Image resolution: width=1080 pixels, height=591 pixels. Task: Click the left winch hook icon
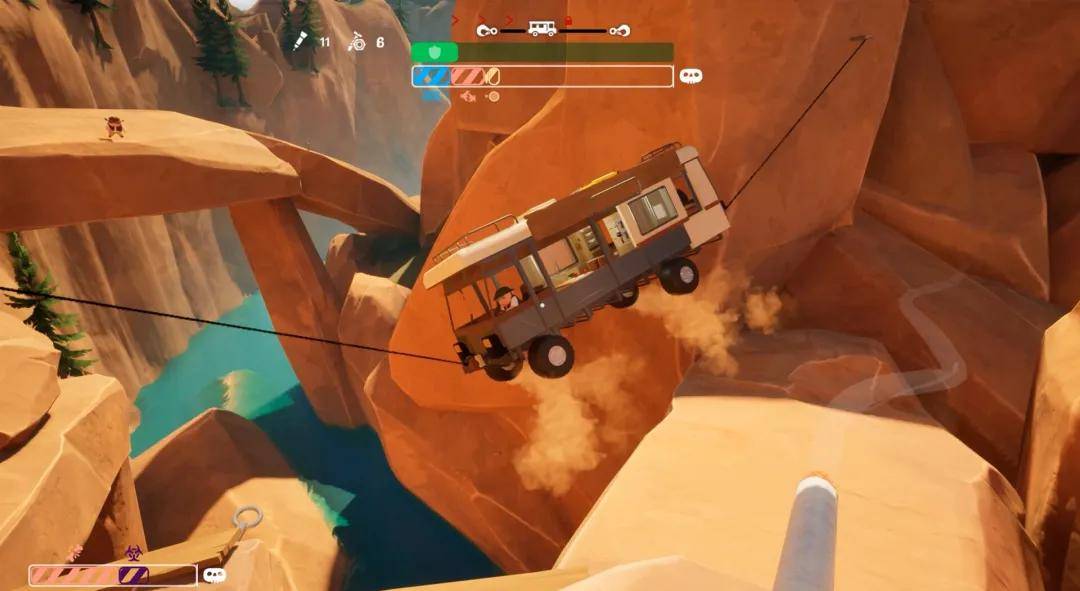pos(488,30)
